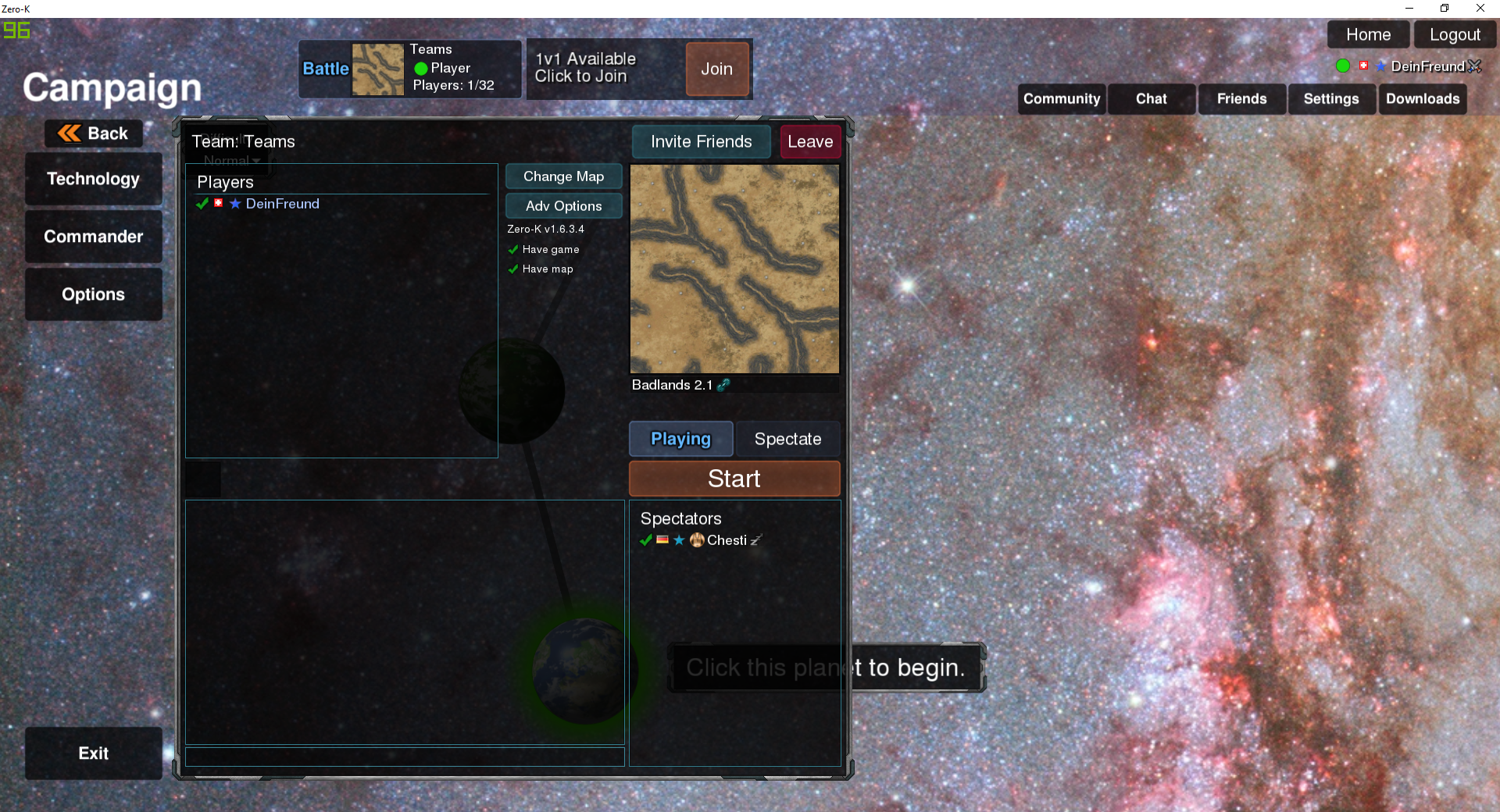
Task: Open the Chat tab
Action: pos(1151,99)
